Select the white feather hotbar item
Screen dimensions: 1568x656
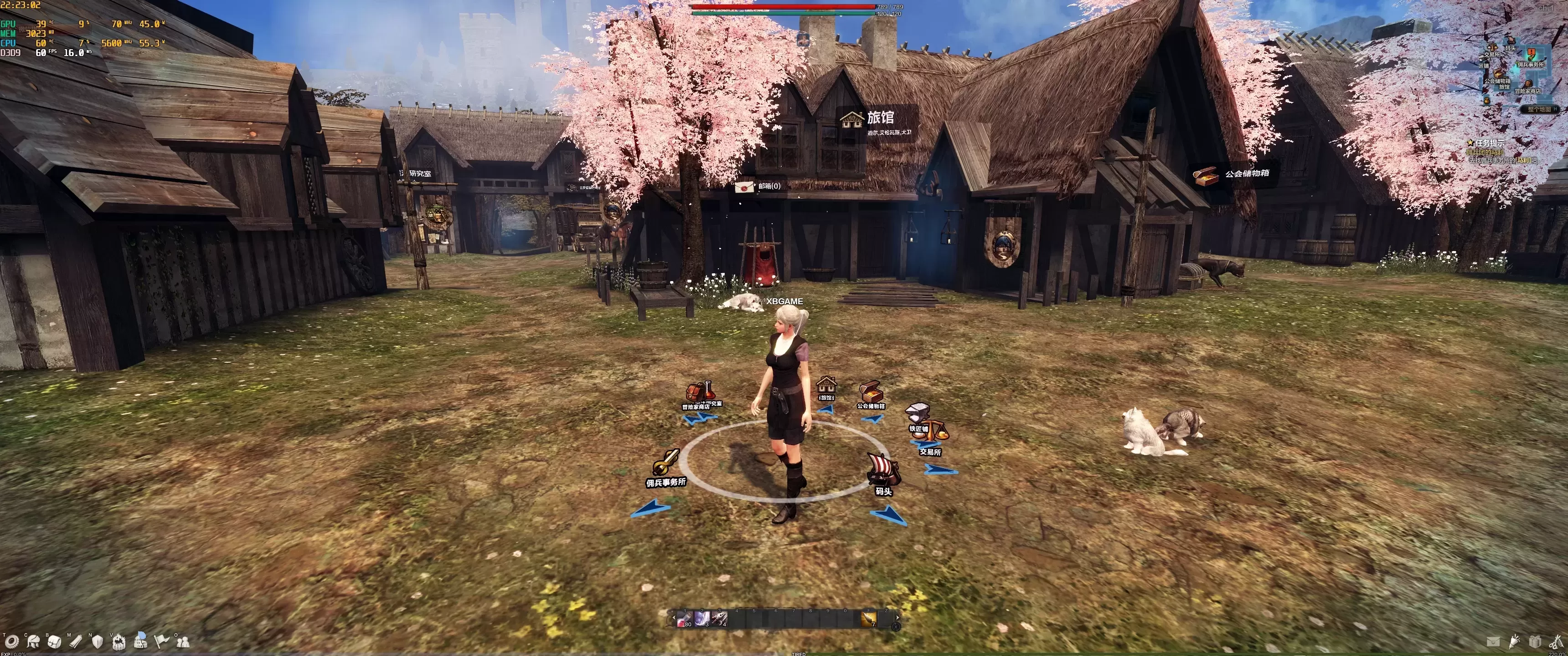[702, 619]
